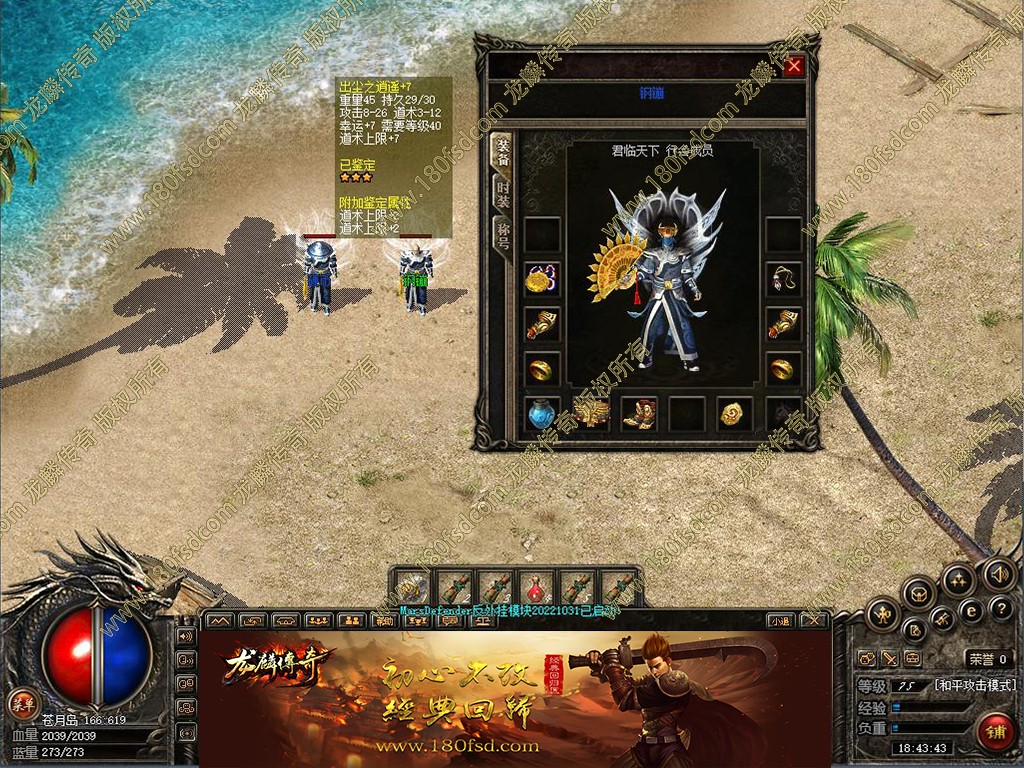Screen dimensions: 1024x768
Task: Show the 称号 title tab
Action: click(503, 238)
